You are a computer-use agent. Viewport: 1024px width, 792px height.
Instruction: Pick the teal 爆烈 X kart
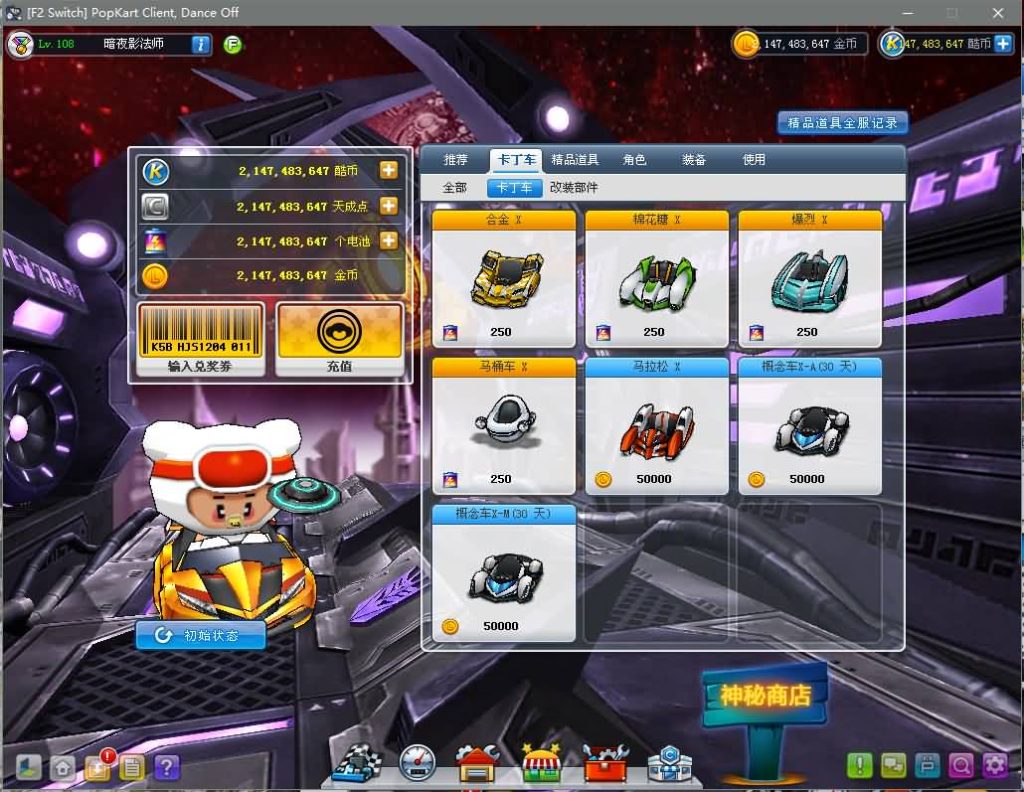click(x=809, y=278)
